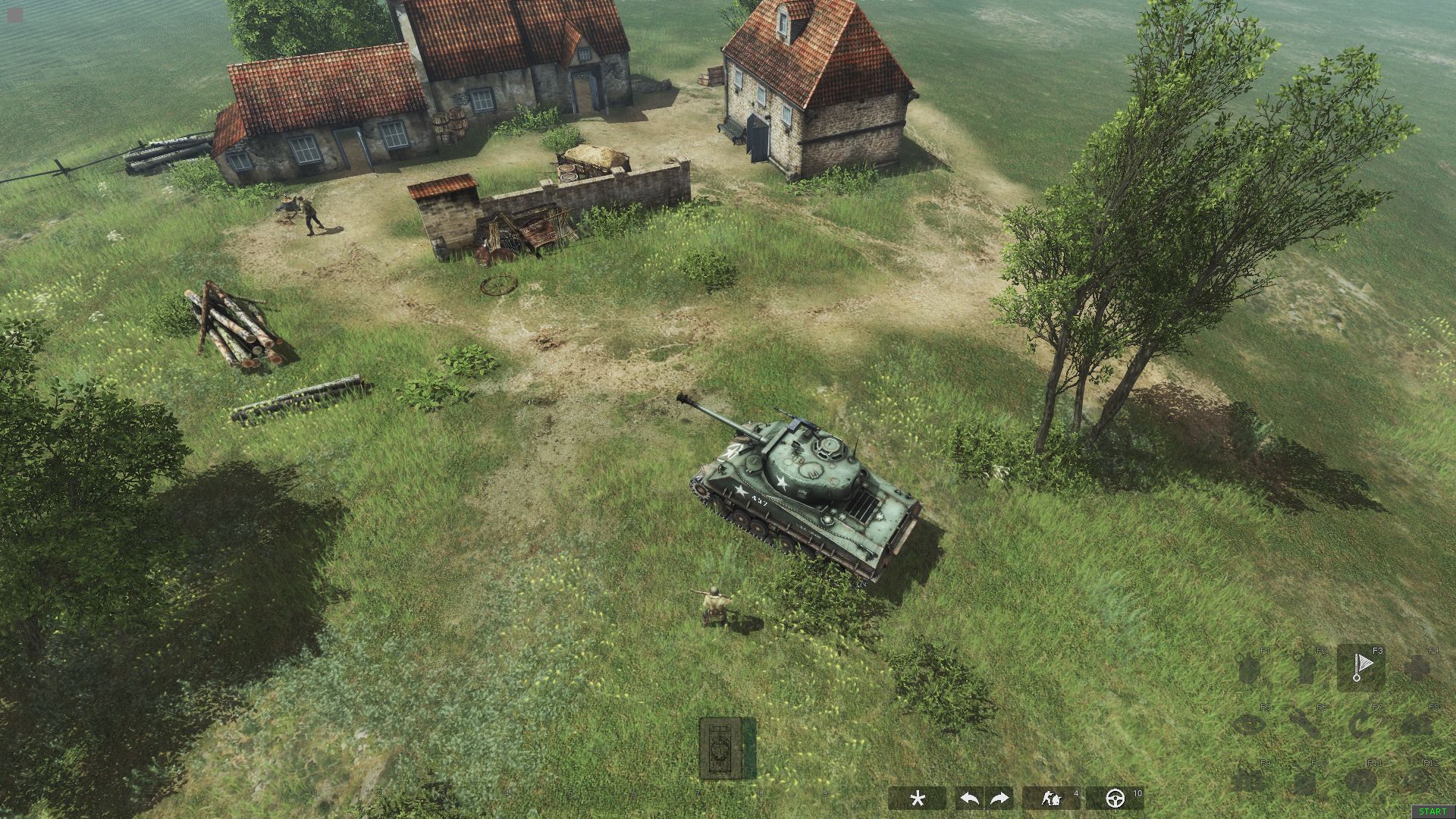This screenshot has height=819, width=1456.
Task: Click the Undo command arrow
Action: click(969, 798)
